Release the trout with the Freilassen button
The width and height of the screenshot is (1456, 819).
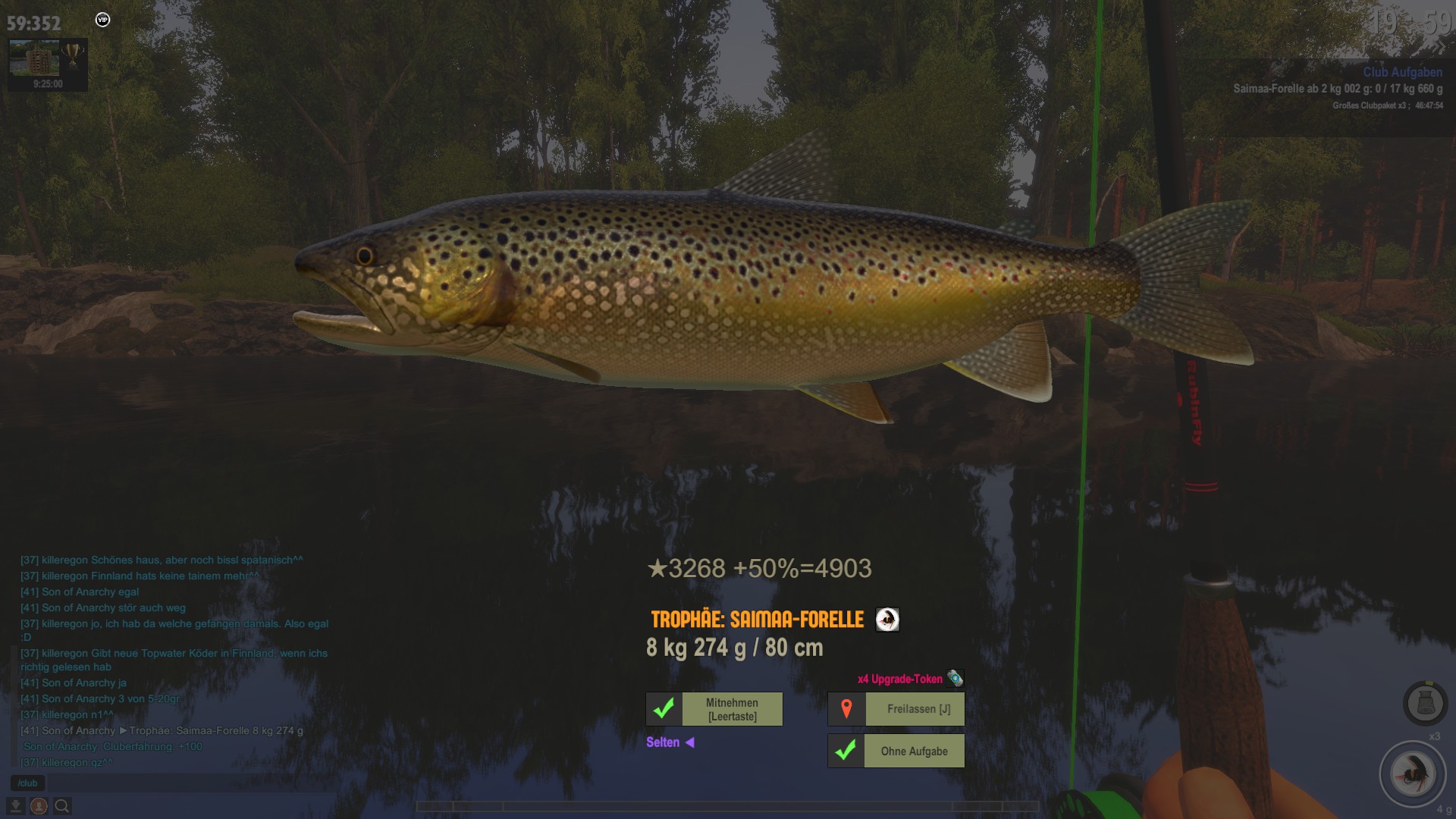coord(896,709)
